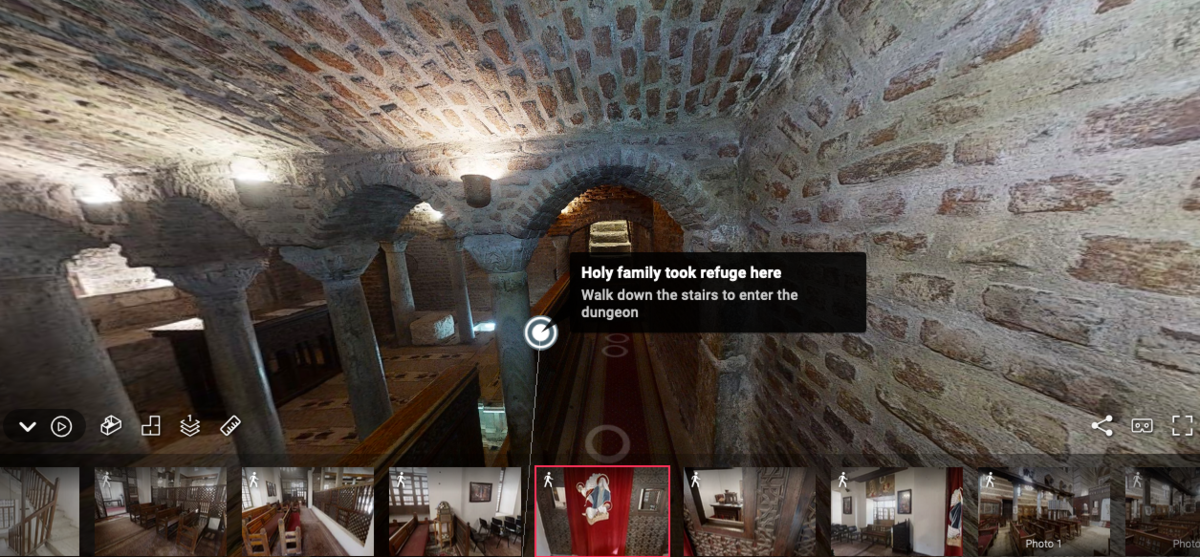Jump to the highlighted red curtain thumbnail
The width and height of the screenshot is (1200, 557).
pyautogui.click(x=602, y=511)
